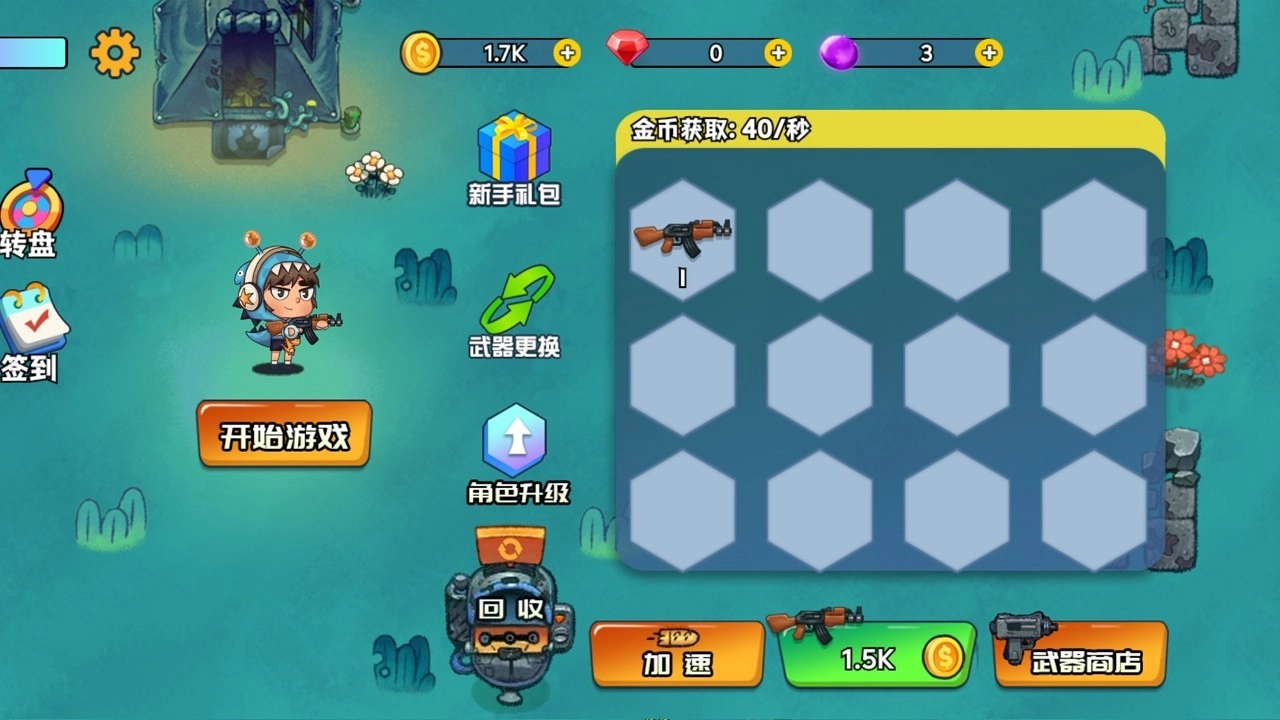Open the 转盘 lucky wheel

coord(33,207)
